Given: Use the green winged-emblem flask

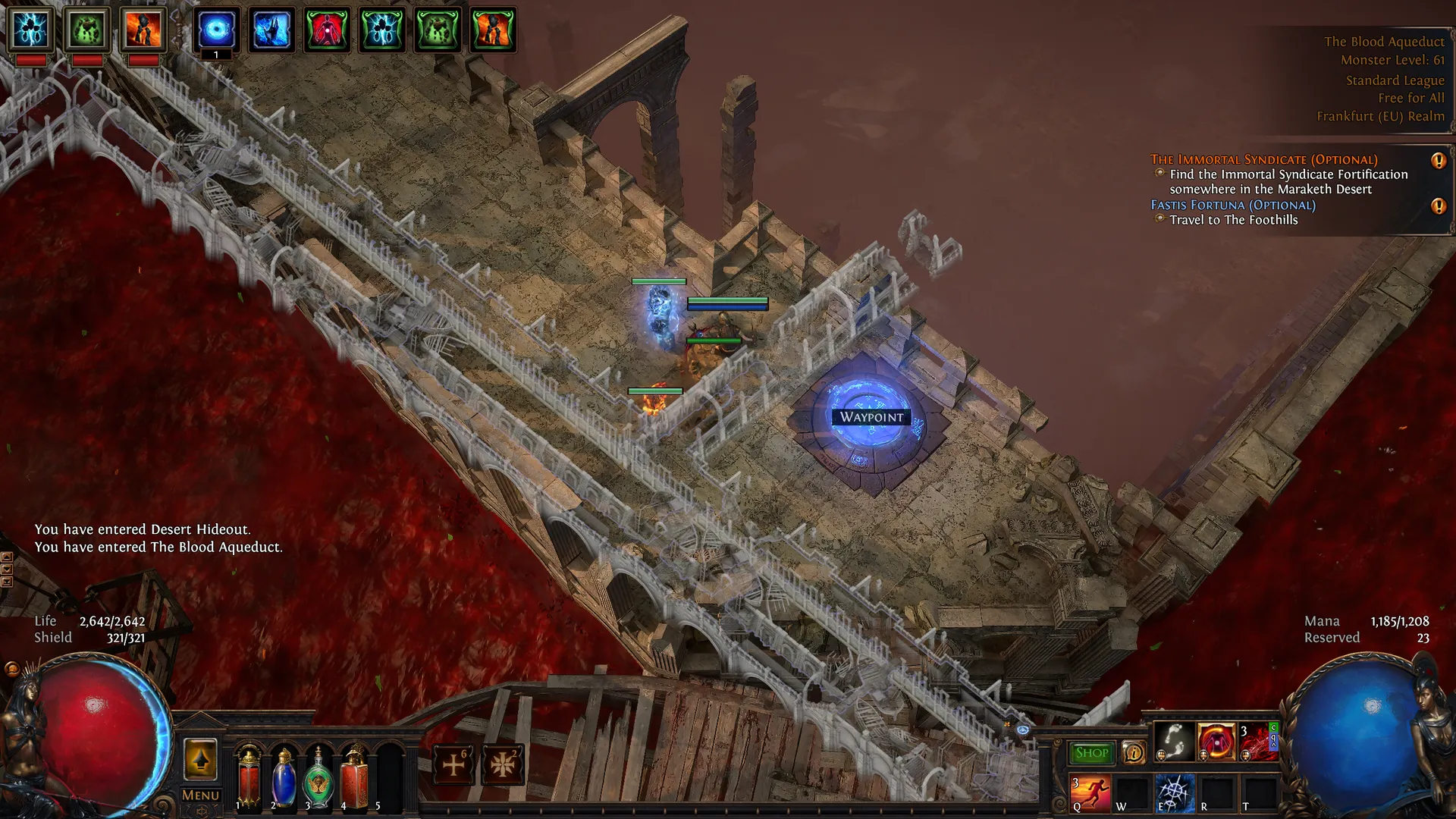Looking at the screenshot, I should coord(318,777).
